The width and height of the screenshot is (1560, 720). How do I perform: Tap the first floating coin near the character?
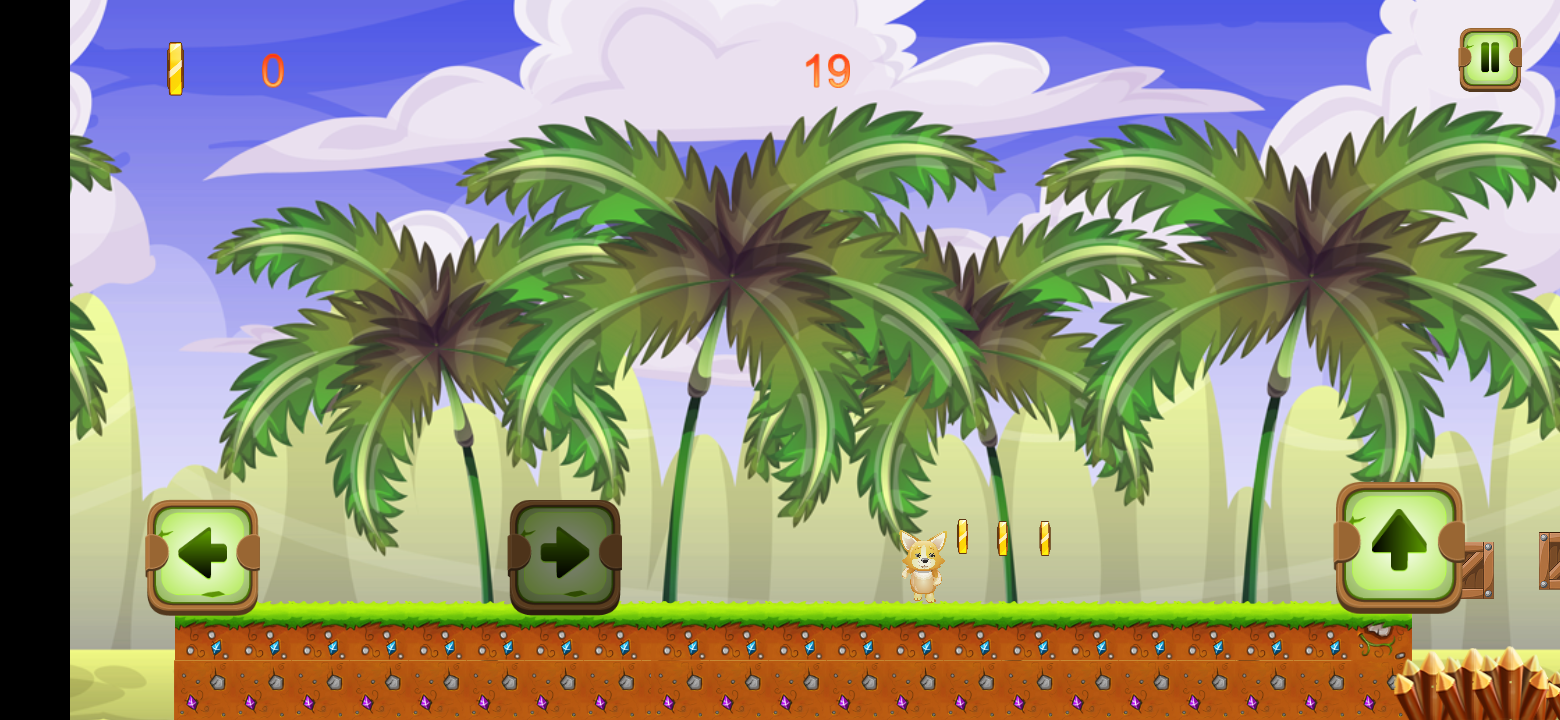pos(963,537)
